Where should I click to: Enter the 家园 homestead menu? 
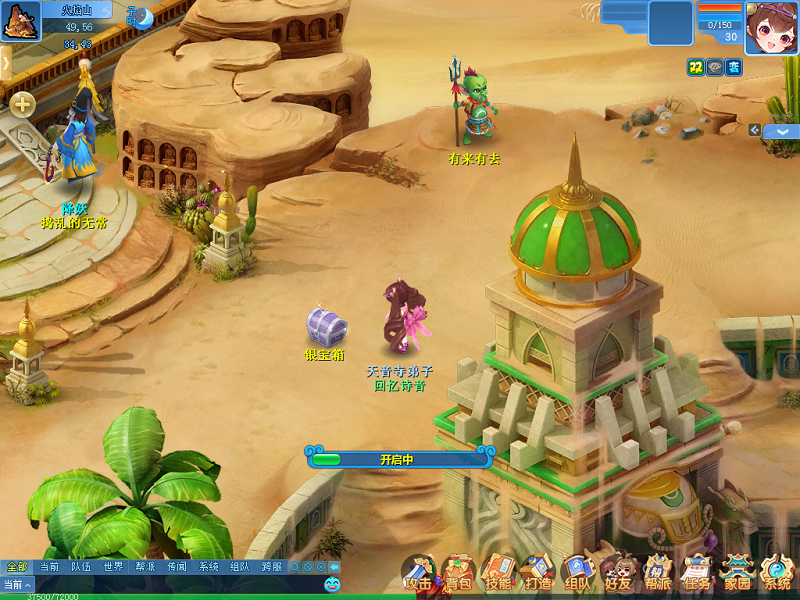737,574
